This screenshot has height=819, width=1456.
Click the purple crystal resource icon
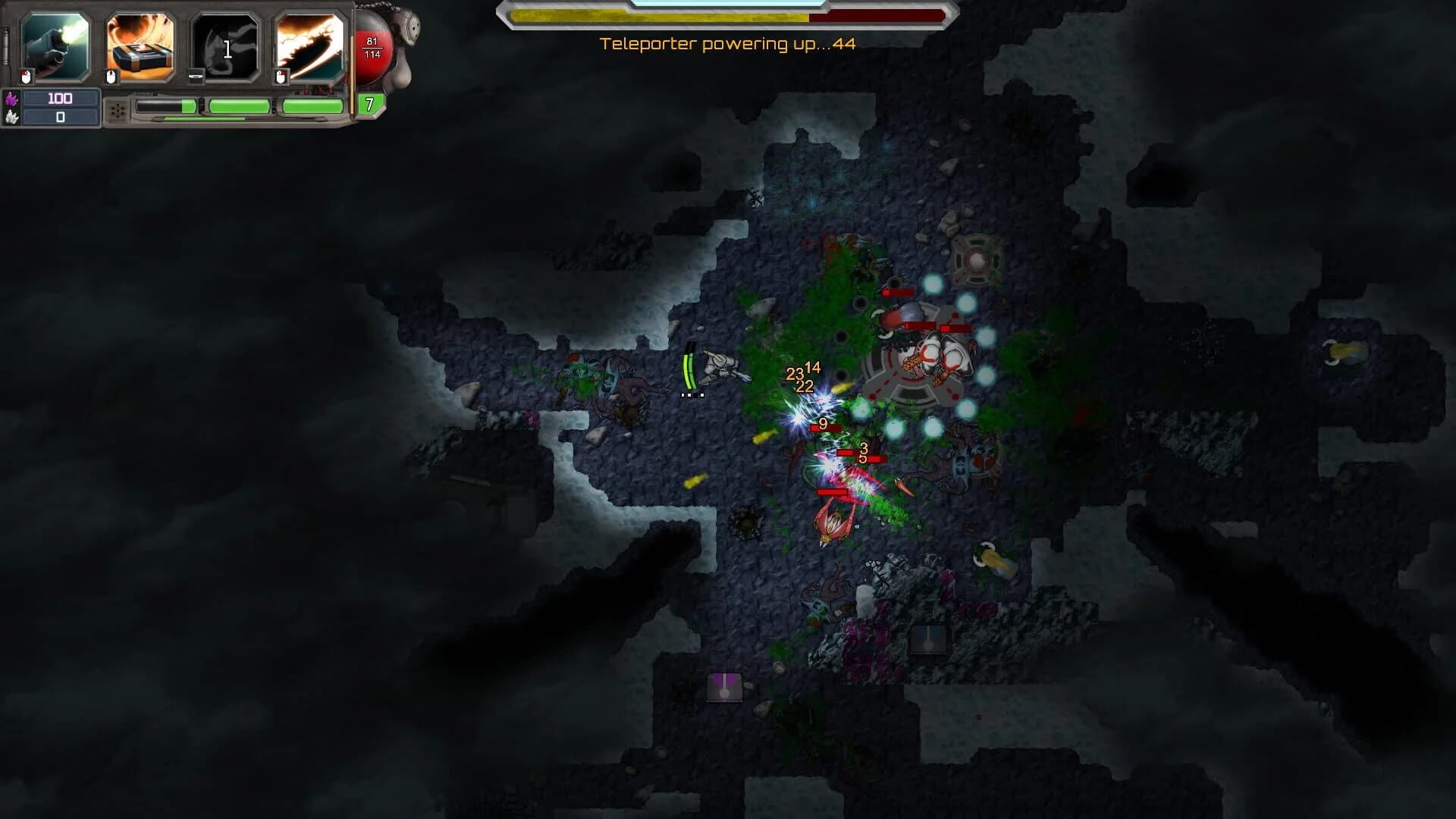pos(11,99)
